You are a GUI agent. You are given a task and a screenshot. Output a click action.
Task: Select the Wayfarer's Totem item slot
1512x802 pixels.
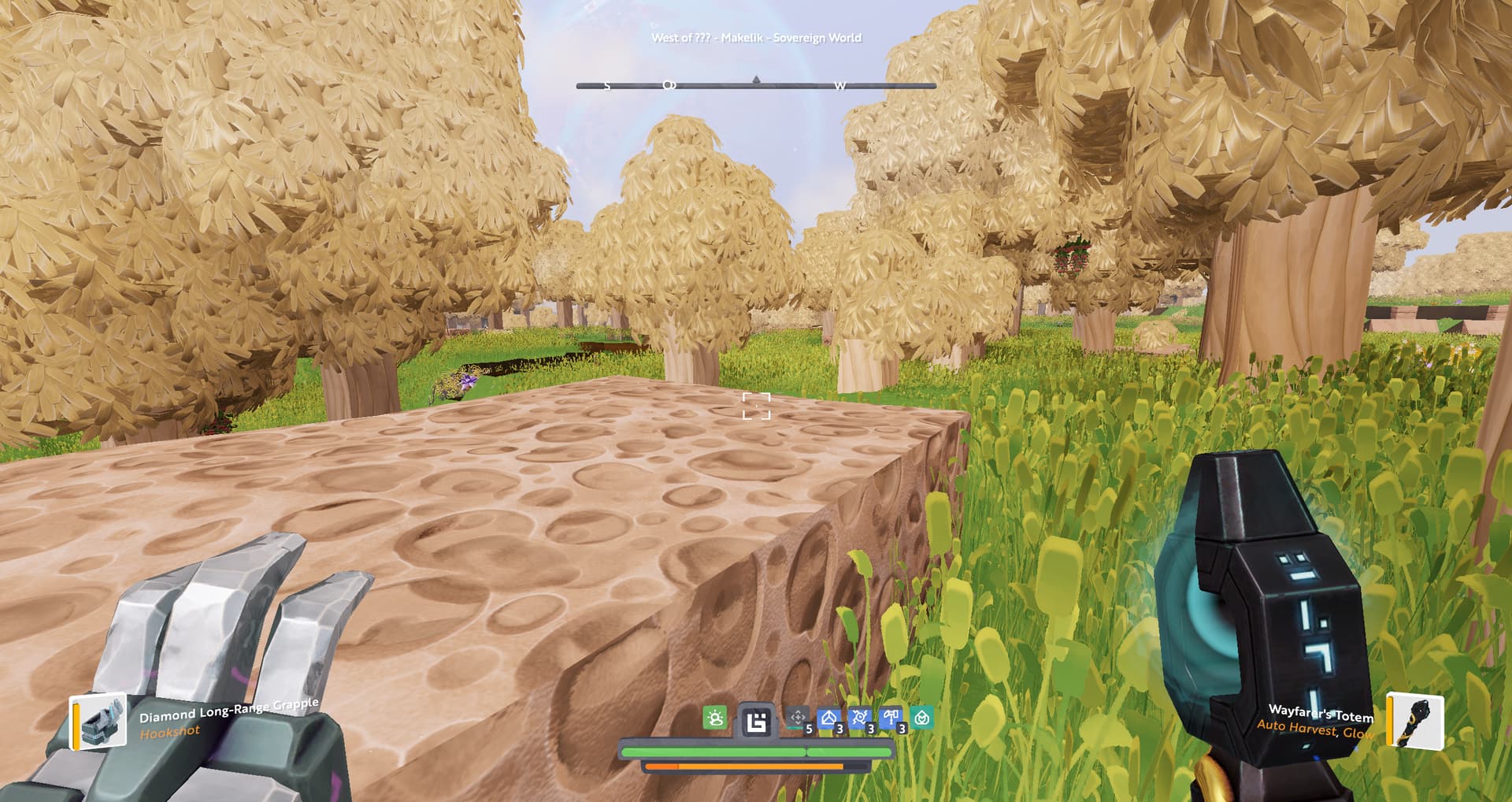point(1414,720)
